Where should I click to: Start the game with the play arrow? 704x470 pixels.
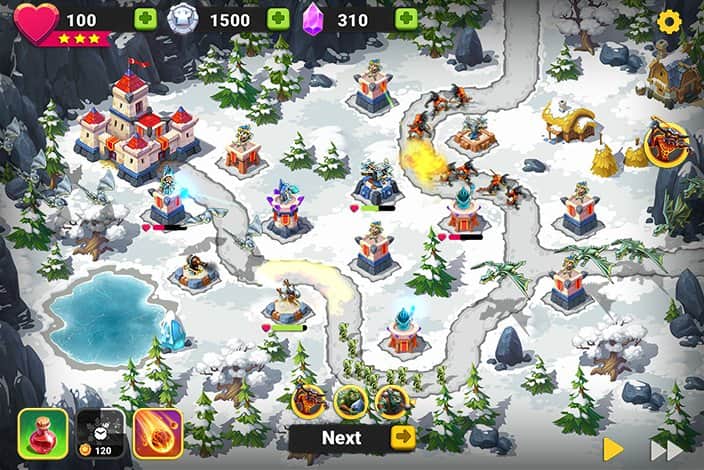[x=613, y=447]
